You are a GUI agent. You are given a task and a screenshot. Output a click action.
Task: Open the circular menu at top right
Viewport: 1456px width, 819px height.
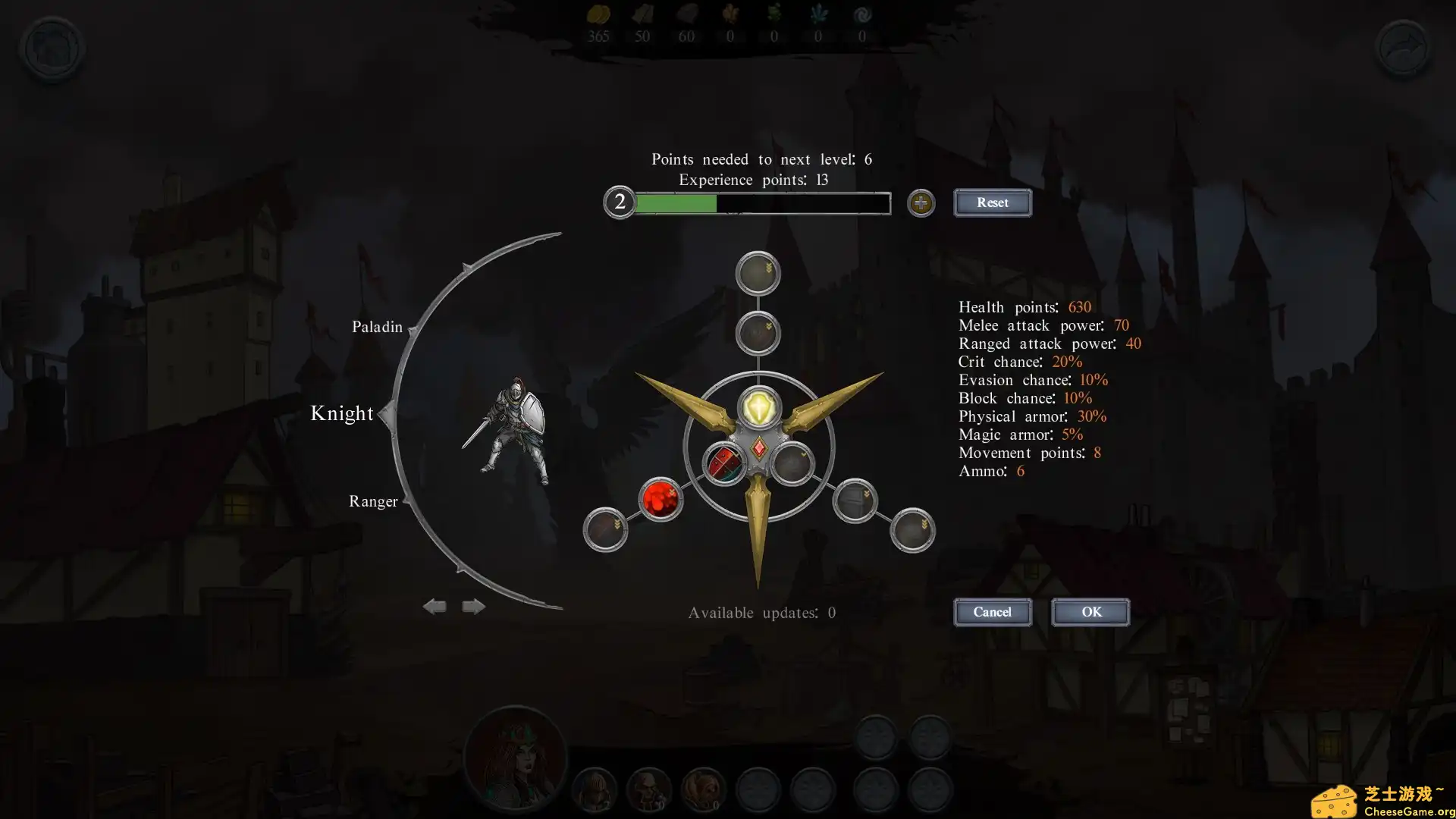[x=1402, y=48]
